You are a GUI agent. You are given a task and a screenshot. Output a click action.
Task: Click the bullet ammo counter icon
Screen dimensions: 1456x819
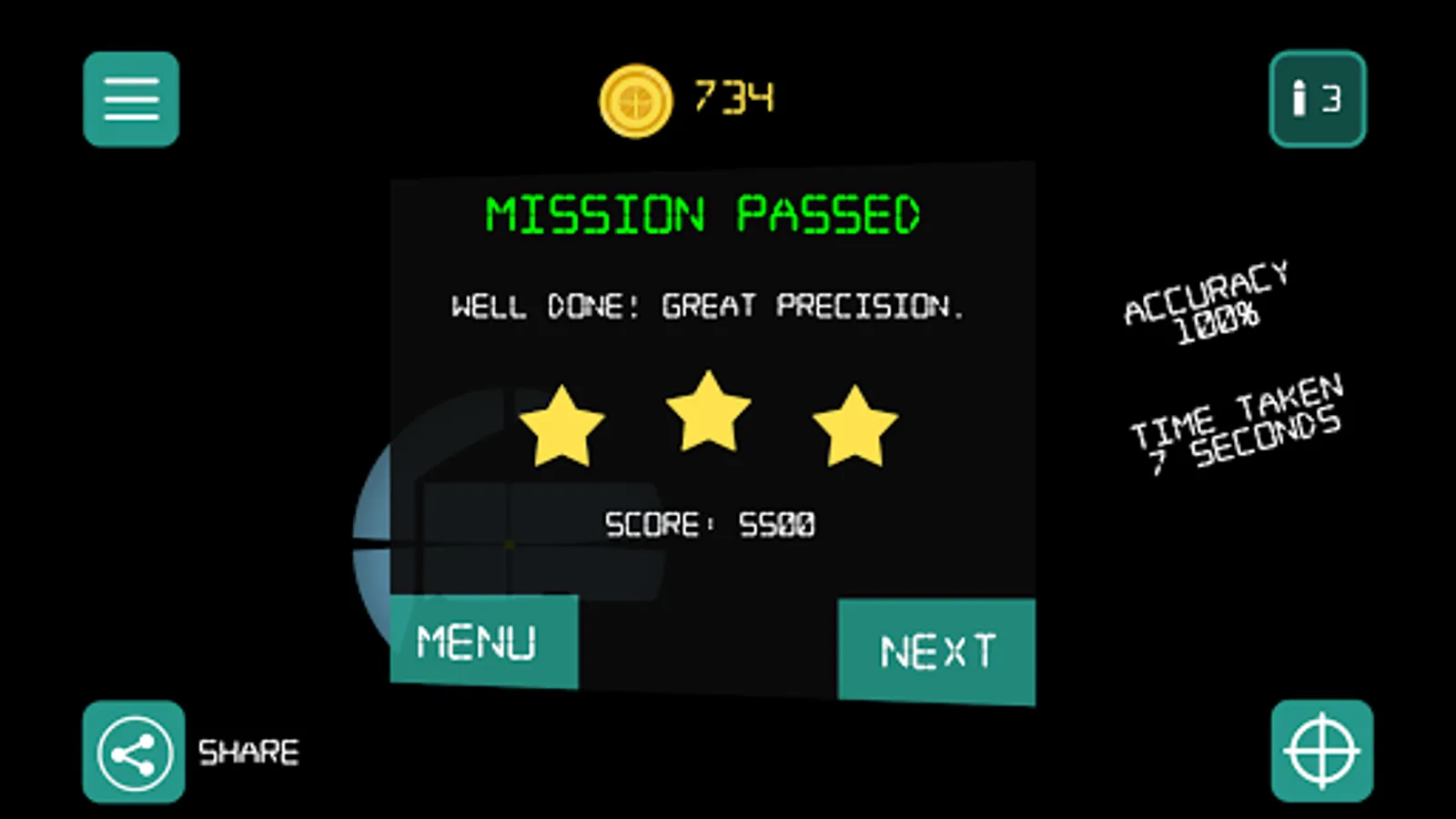(1299, 100)
